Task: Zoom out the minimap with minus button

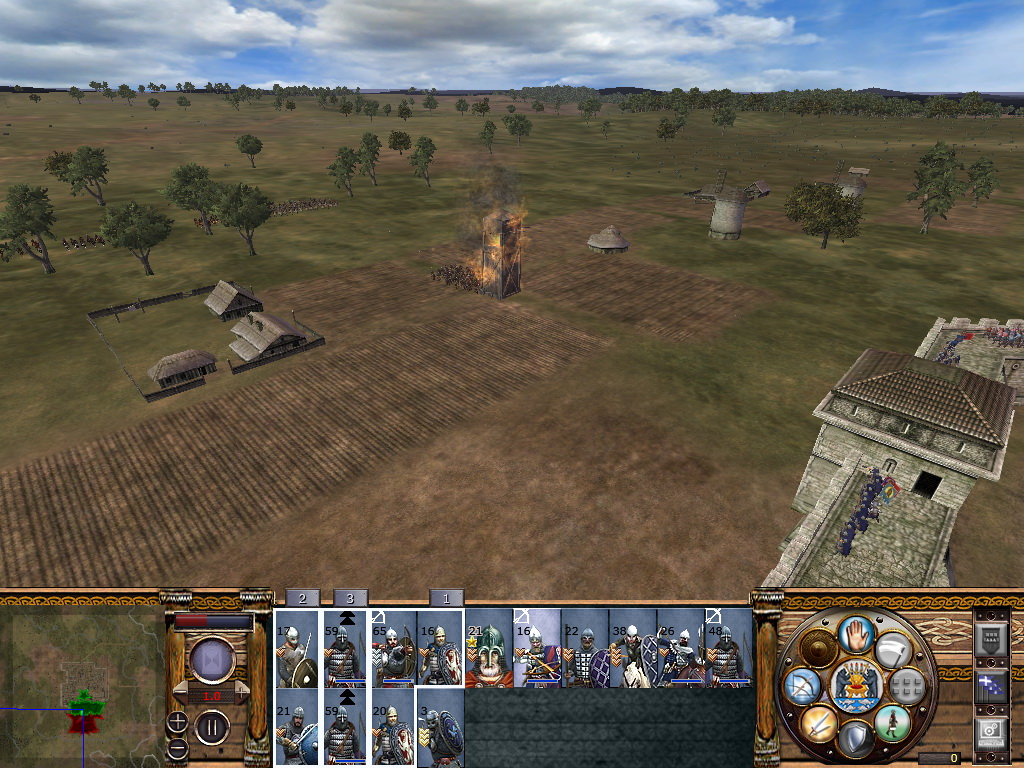Action: tap(177, 747)
